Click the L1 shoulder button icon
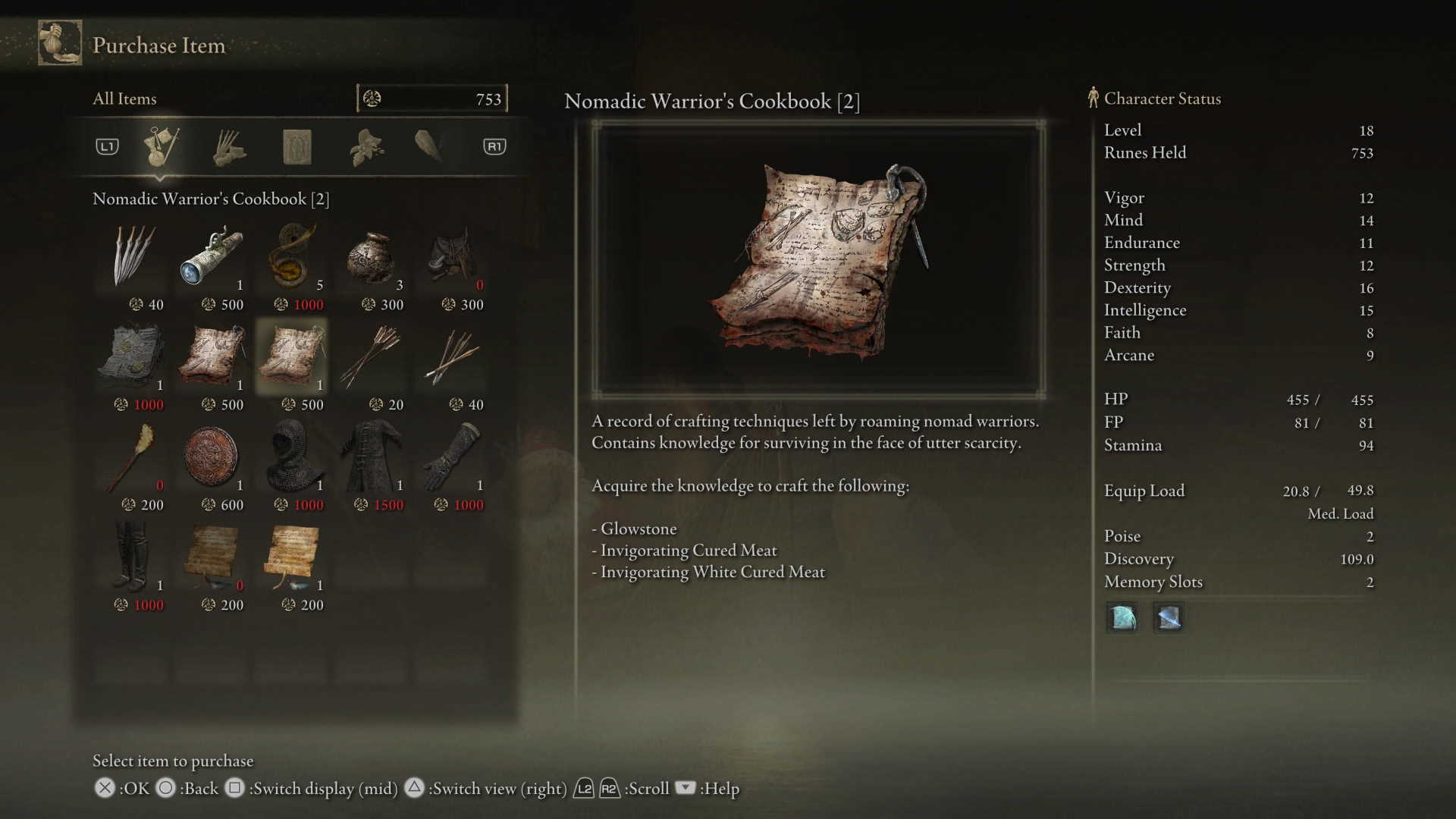Viewport: 1456px width, 819px height. click(x=106, y=146)
